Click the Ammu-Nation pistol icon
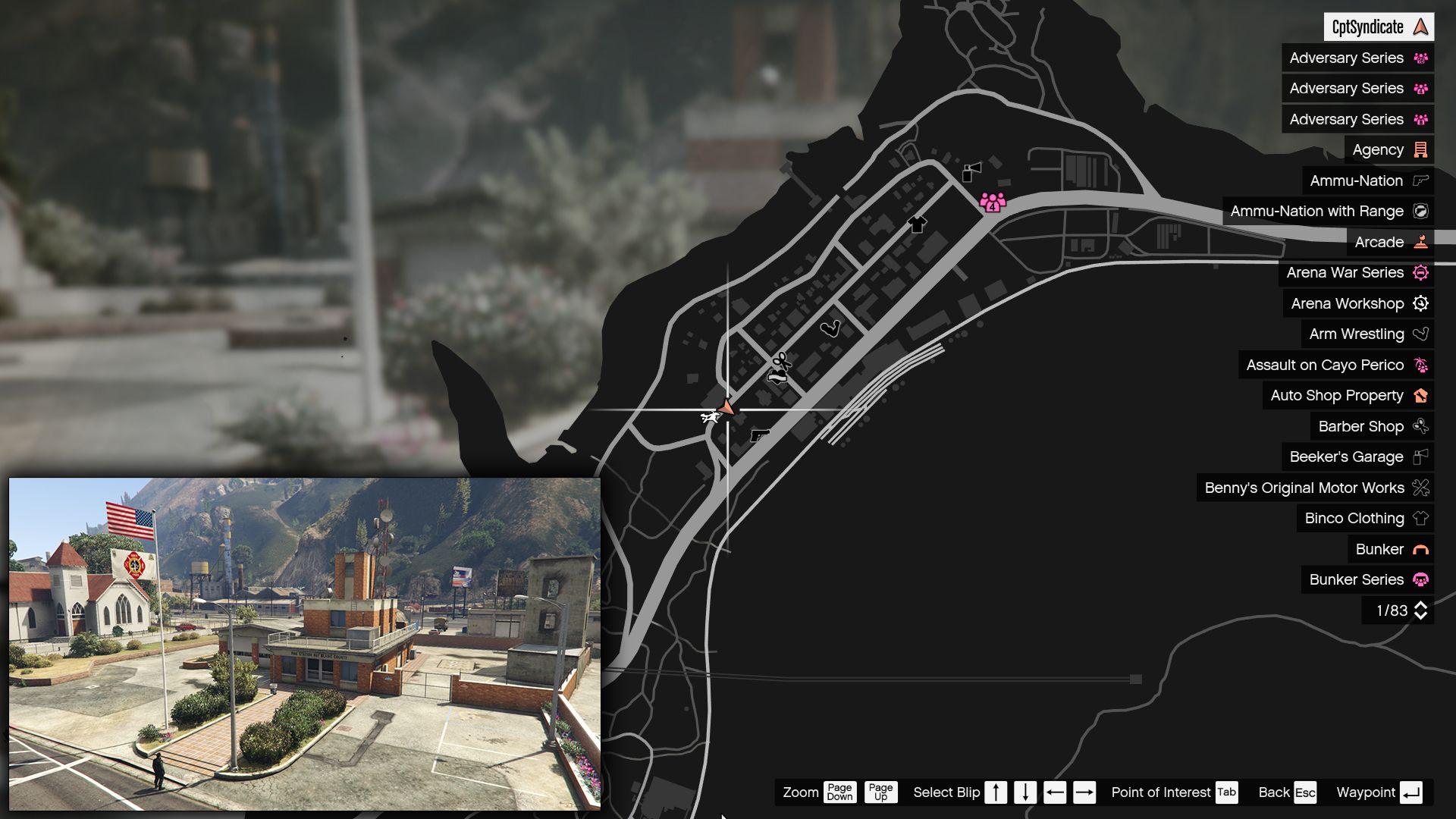The height and width of the screenshot is (819, 1456). (1420, 180)
